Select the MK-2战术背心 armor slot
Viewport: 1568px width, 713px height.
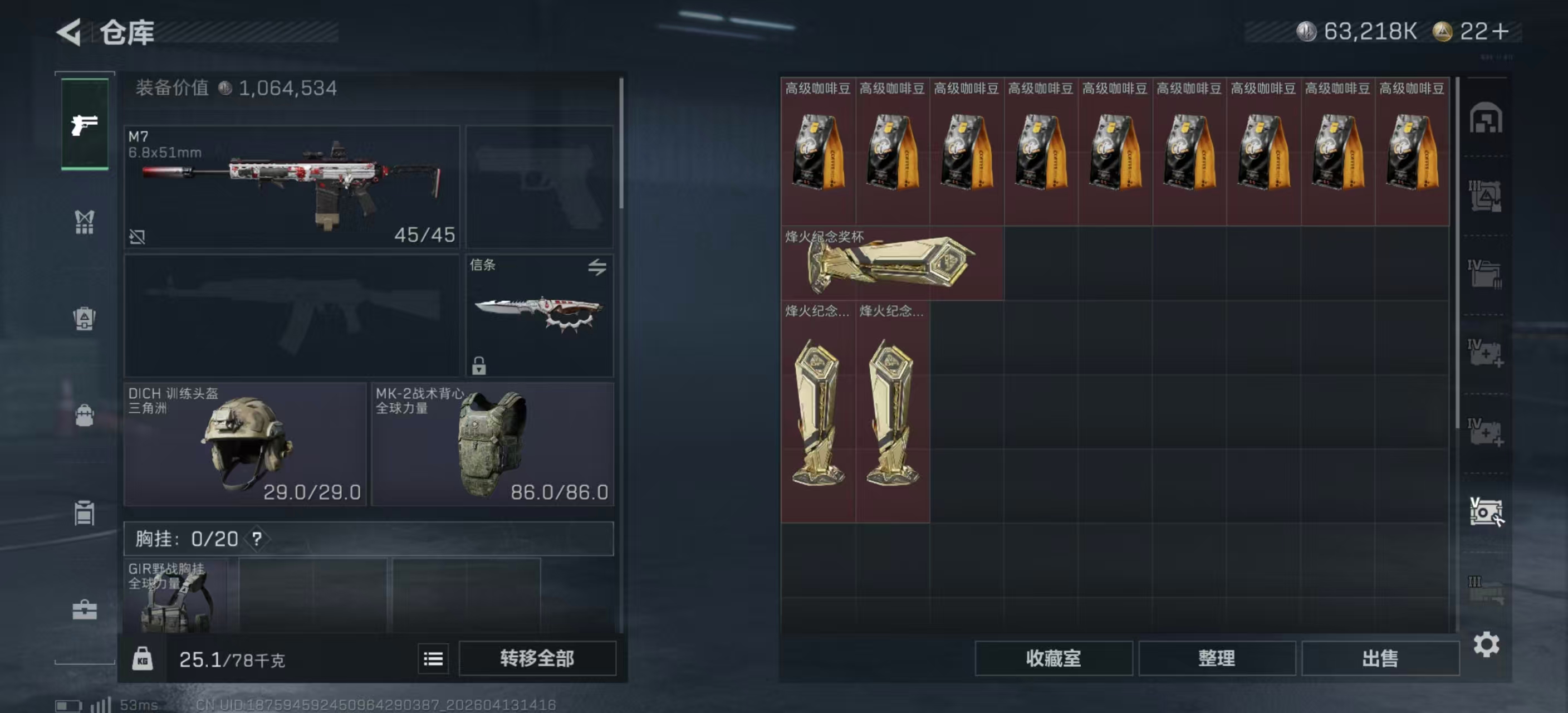pyautogui.click(x=492, y=444)
